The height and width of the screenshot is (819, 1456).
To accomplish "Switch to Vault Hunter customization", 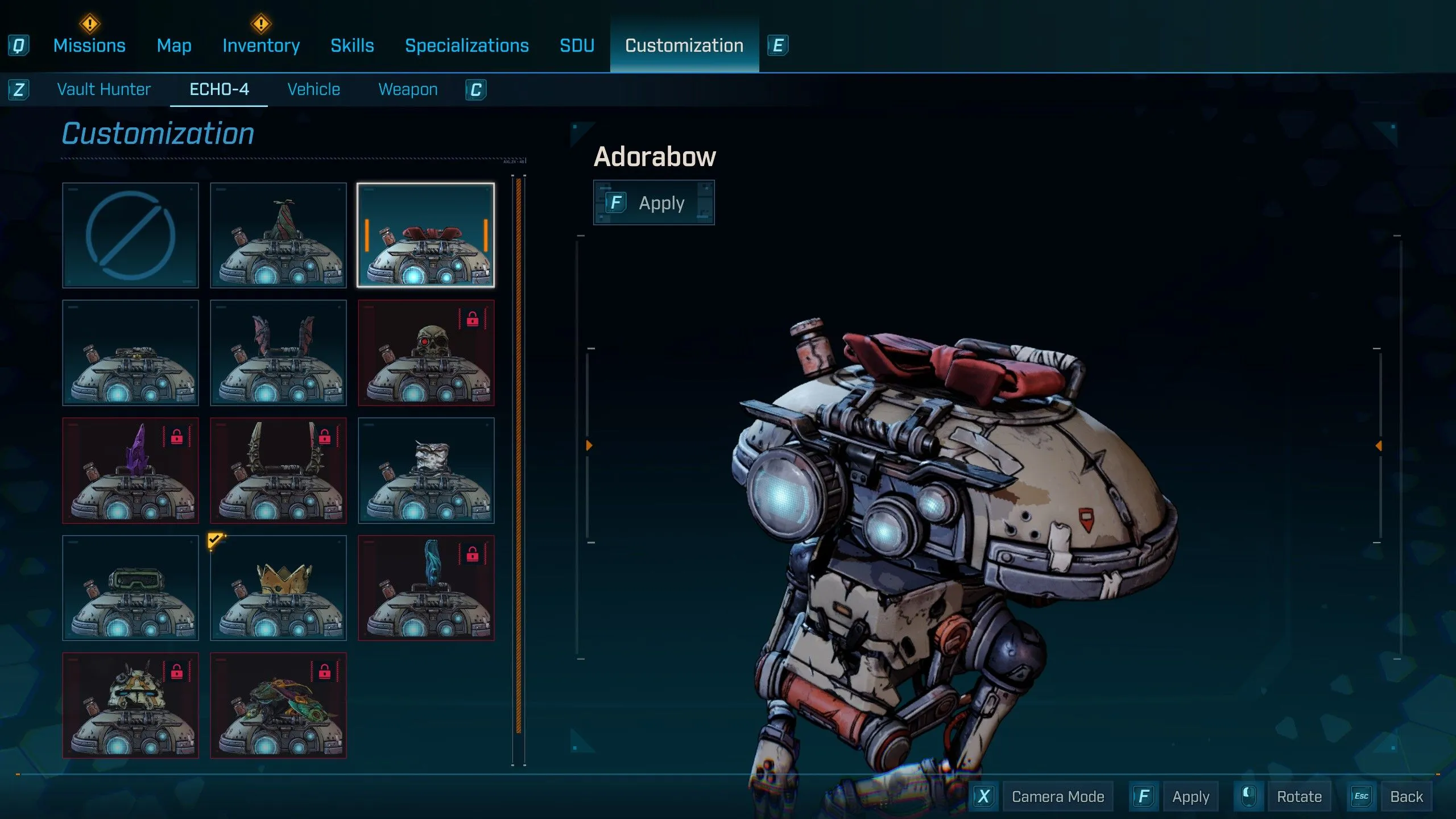I will point(104,89).
